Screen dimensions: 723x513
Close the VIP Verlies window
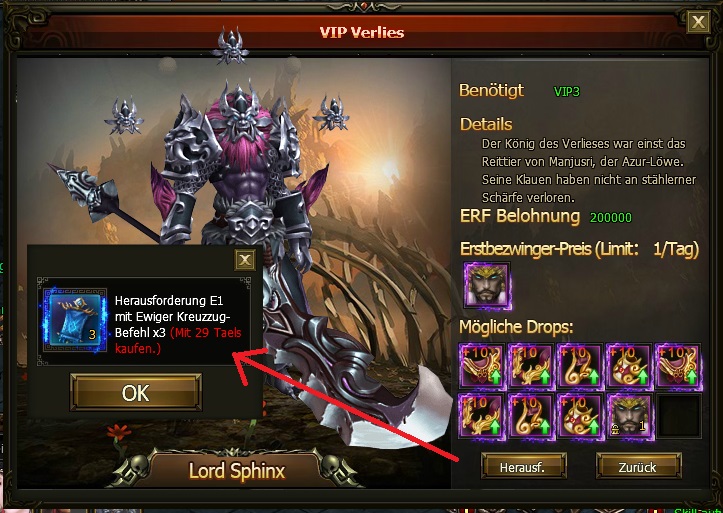(698, 21)
